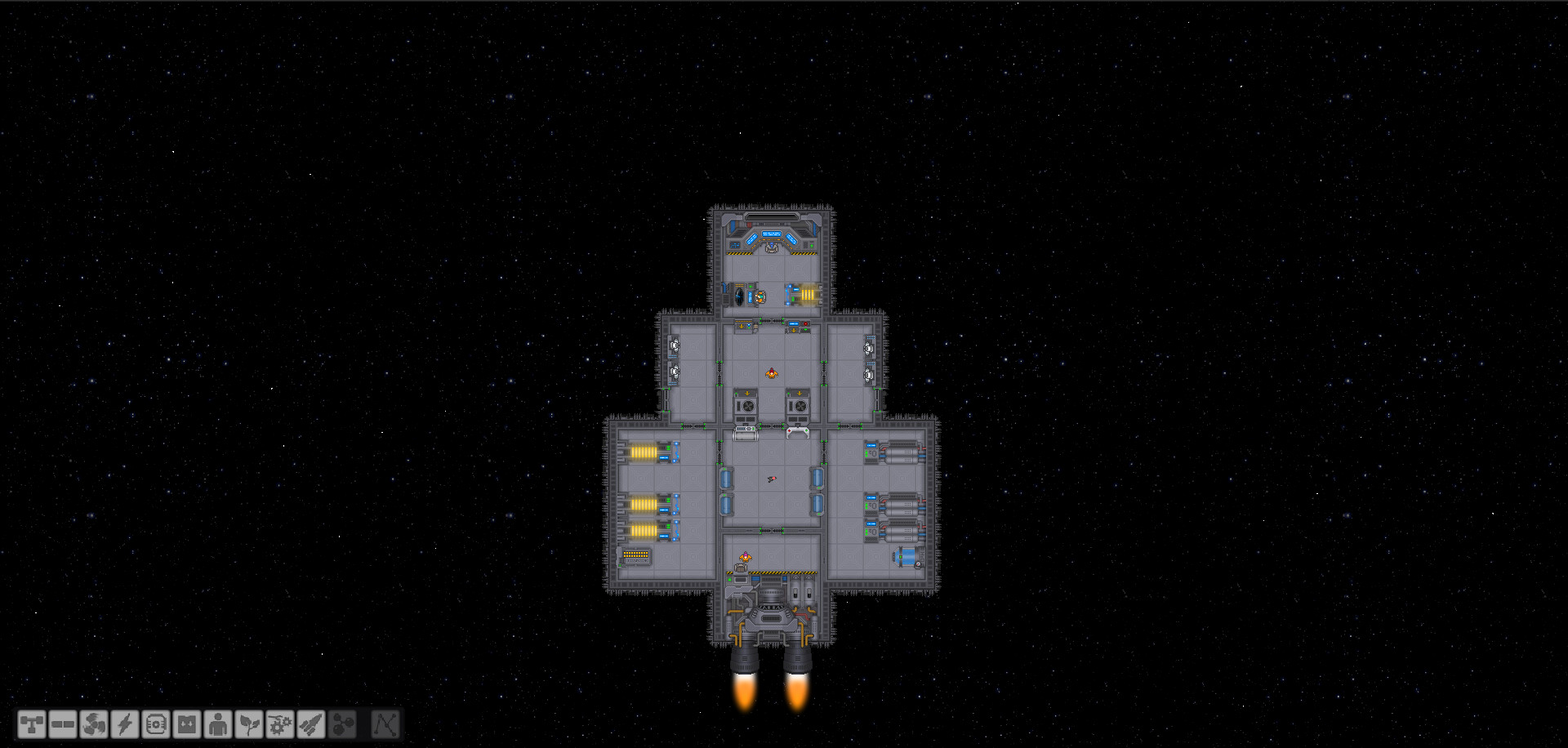This screenshot has height=748, width=1568.
Task: Click the red tool dropped on the floor
Action: 771,479
